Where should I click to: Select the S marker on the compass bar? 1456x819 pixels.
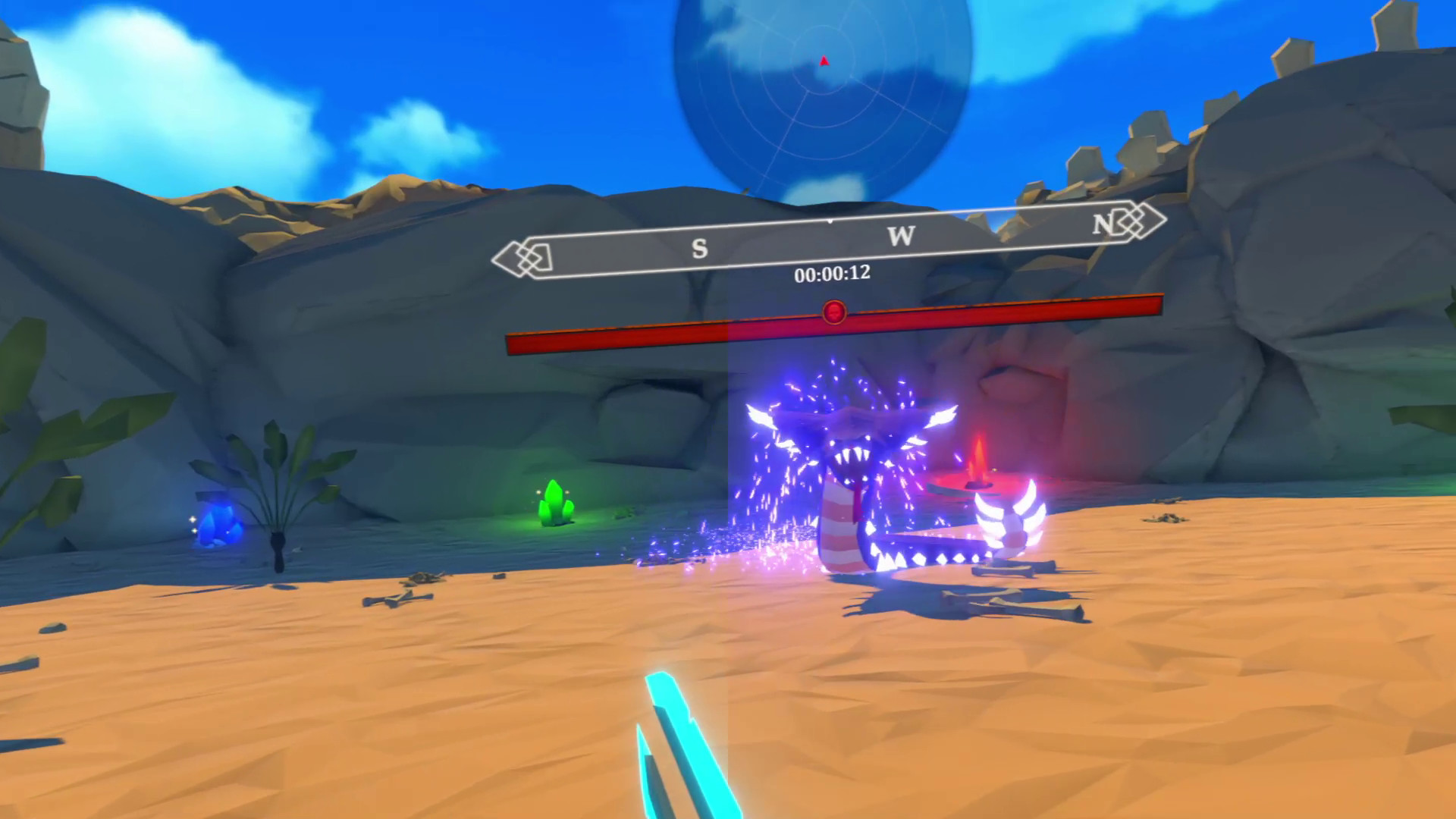pos(700,246)
